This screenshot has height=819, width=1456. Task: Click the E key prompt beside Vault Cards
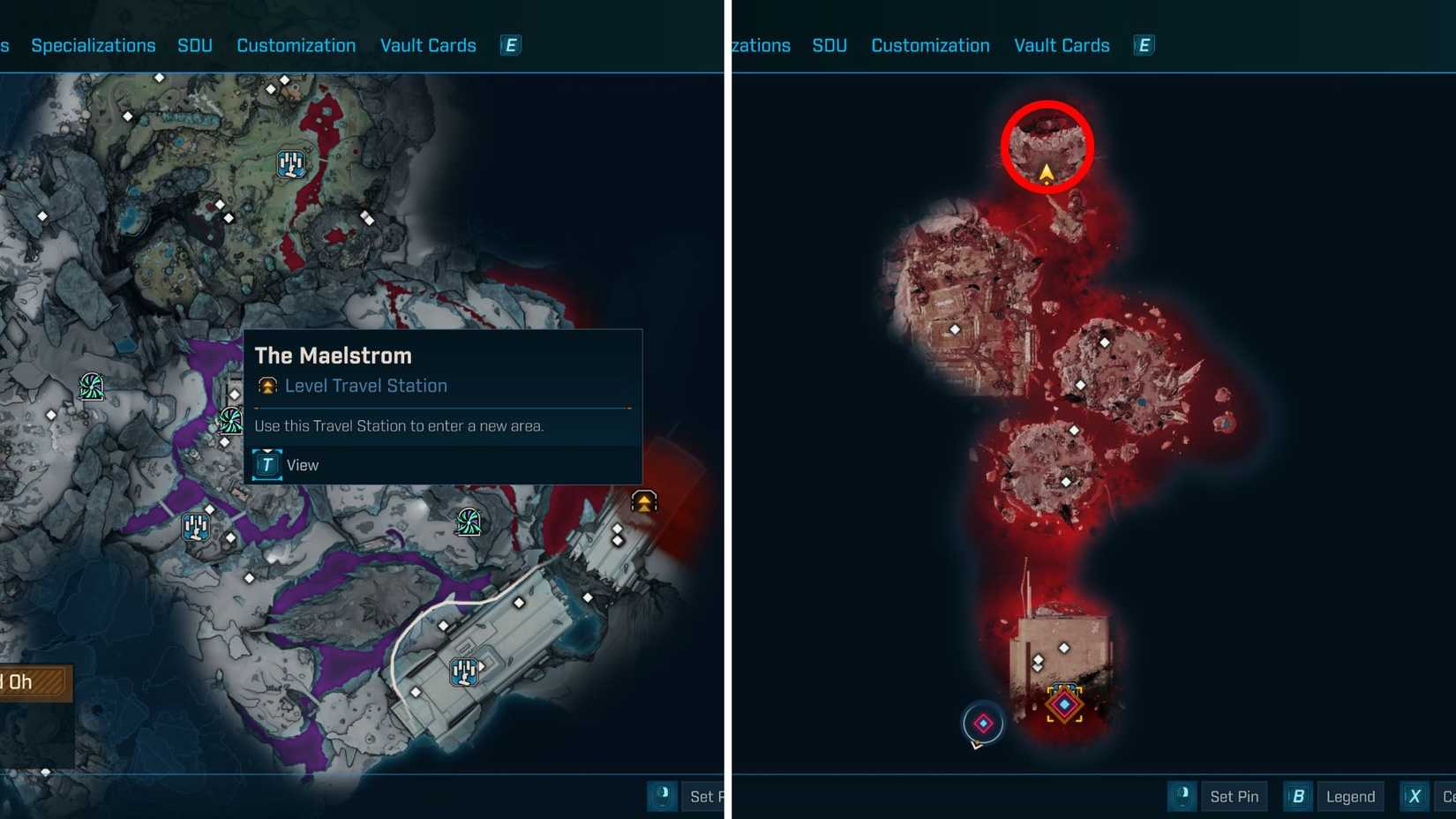[510, 45]
